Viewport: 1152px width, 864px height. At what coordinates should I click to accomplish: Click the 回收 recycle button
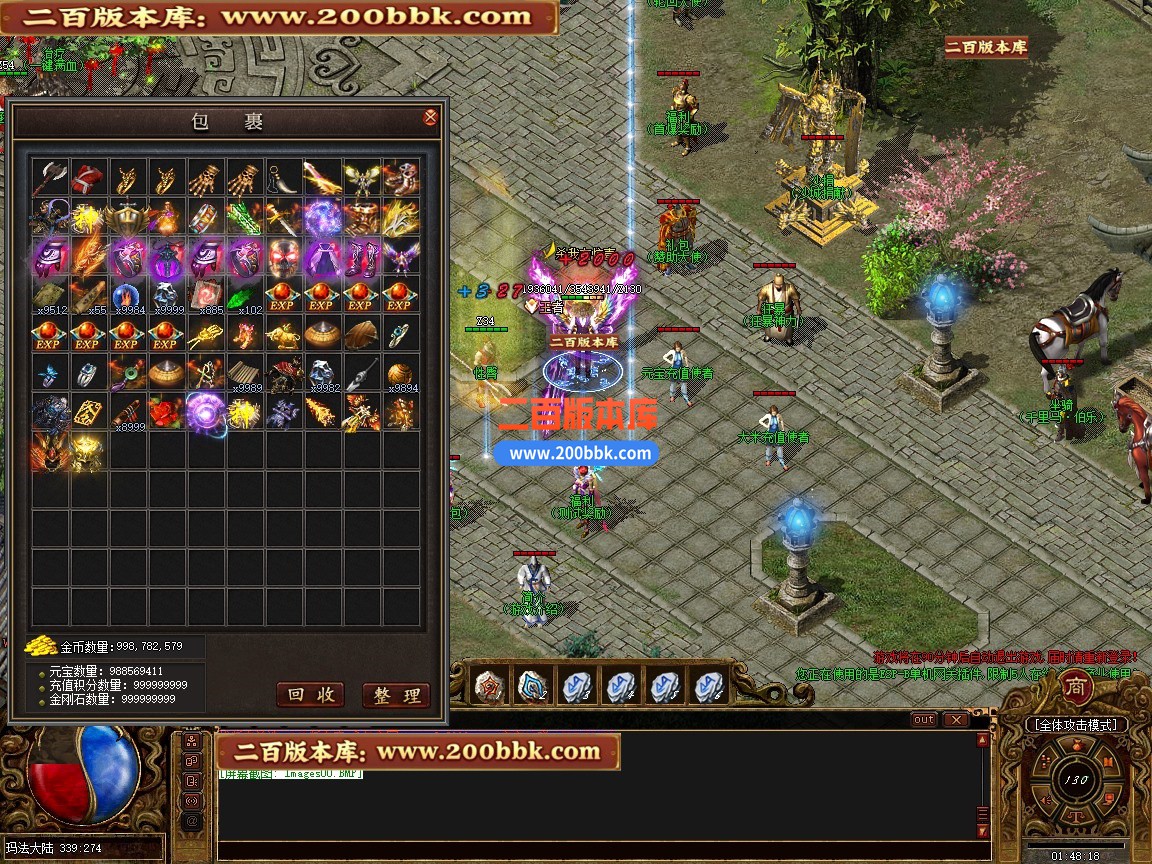pos(310,695)
